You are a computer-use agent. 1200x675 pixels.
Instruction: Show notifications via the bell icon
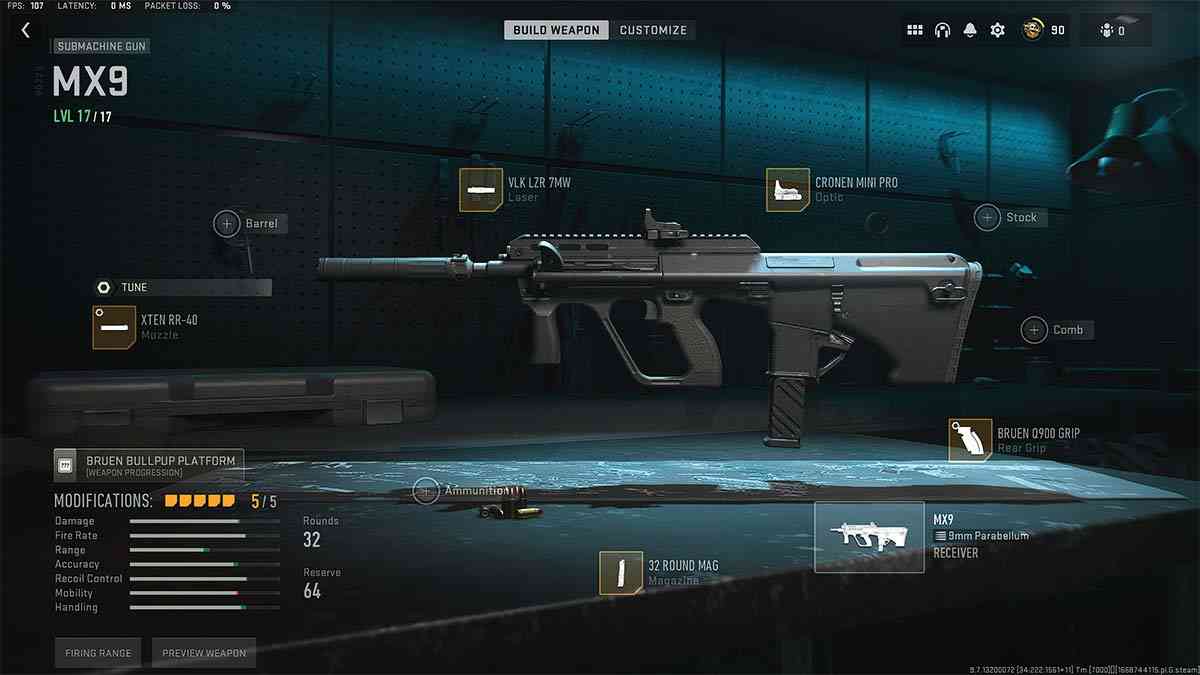(x=969, y=31)
